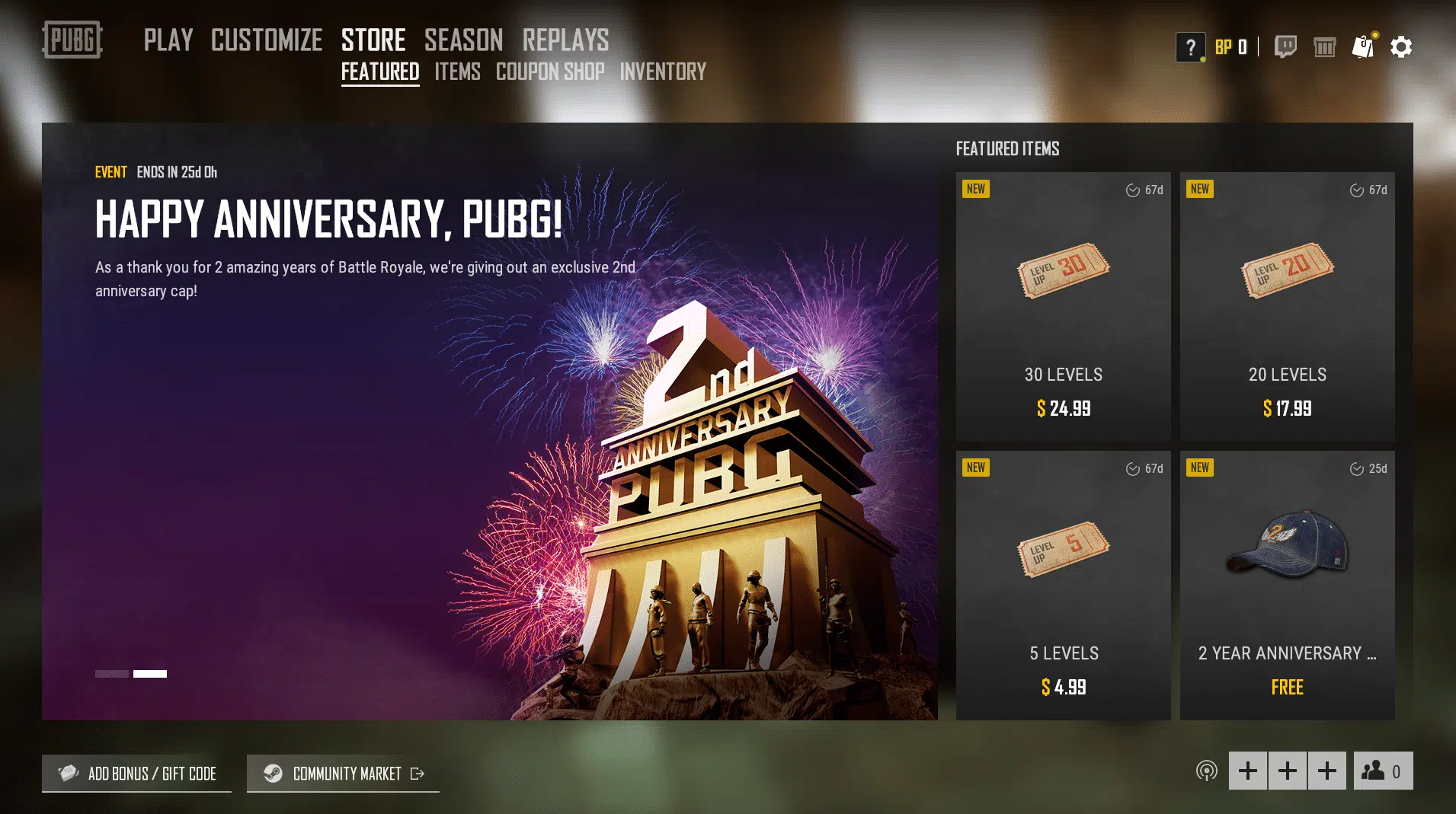Switch to the INVENTORY tab
The width and height of the screenshot is (1456, 814).
662,72
